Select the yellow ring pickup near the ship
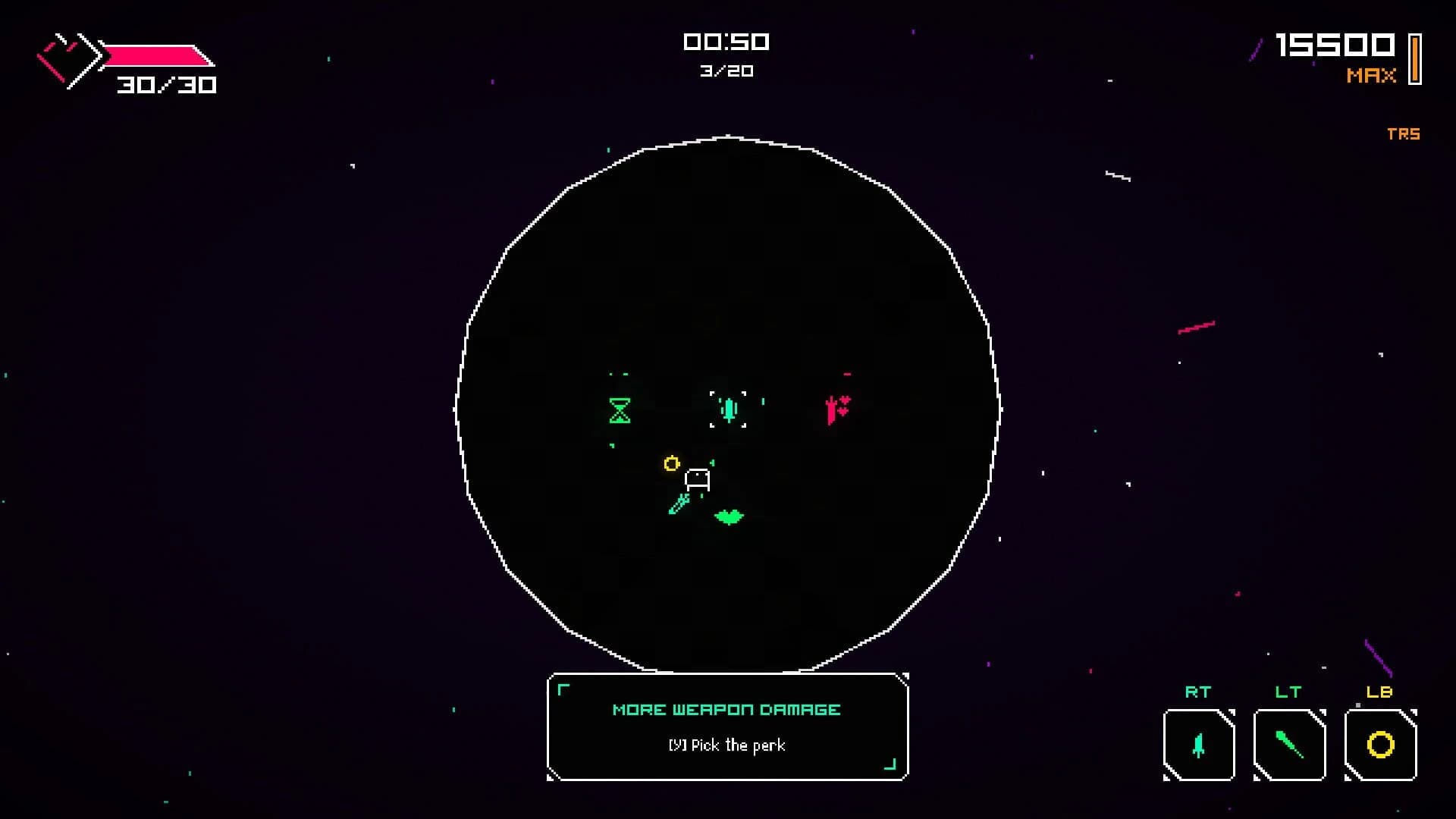The image size is (1456, 819). 671,463
